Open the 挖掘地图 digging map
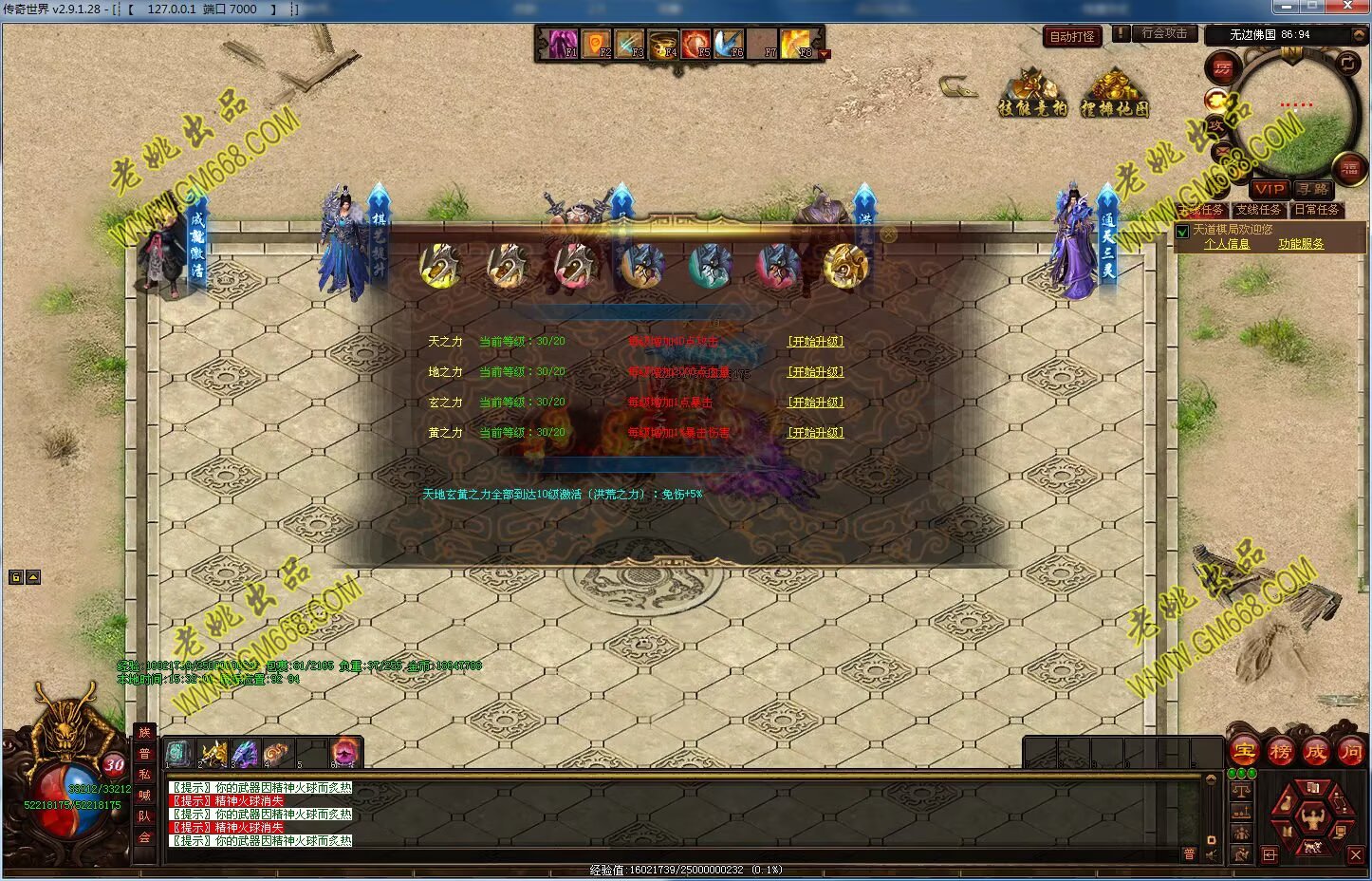 1115,95
